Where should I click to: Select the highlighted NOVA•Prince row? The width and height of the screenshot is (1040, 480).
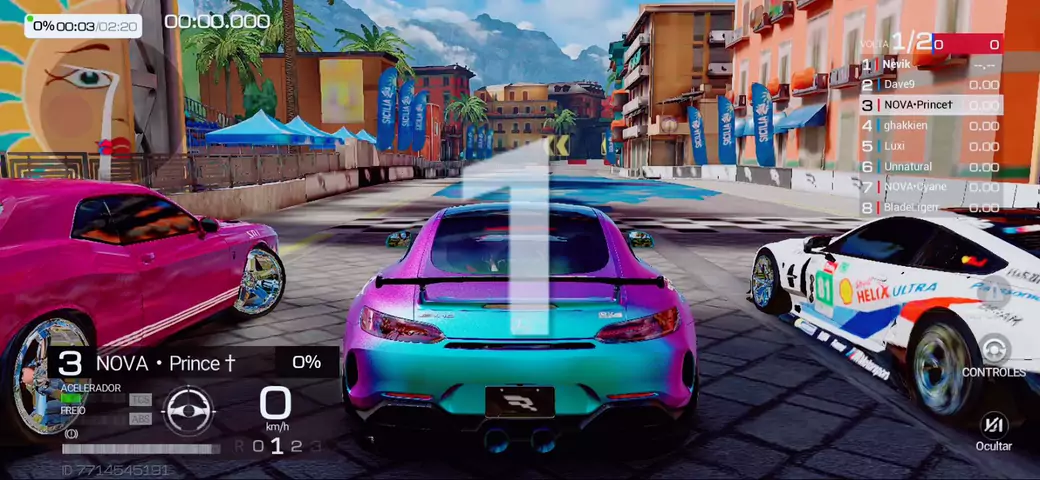[930, 105]
